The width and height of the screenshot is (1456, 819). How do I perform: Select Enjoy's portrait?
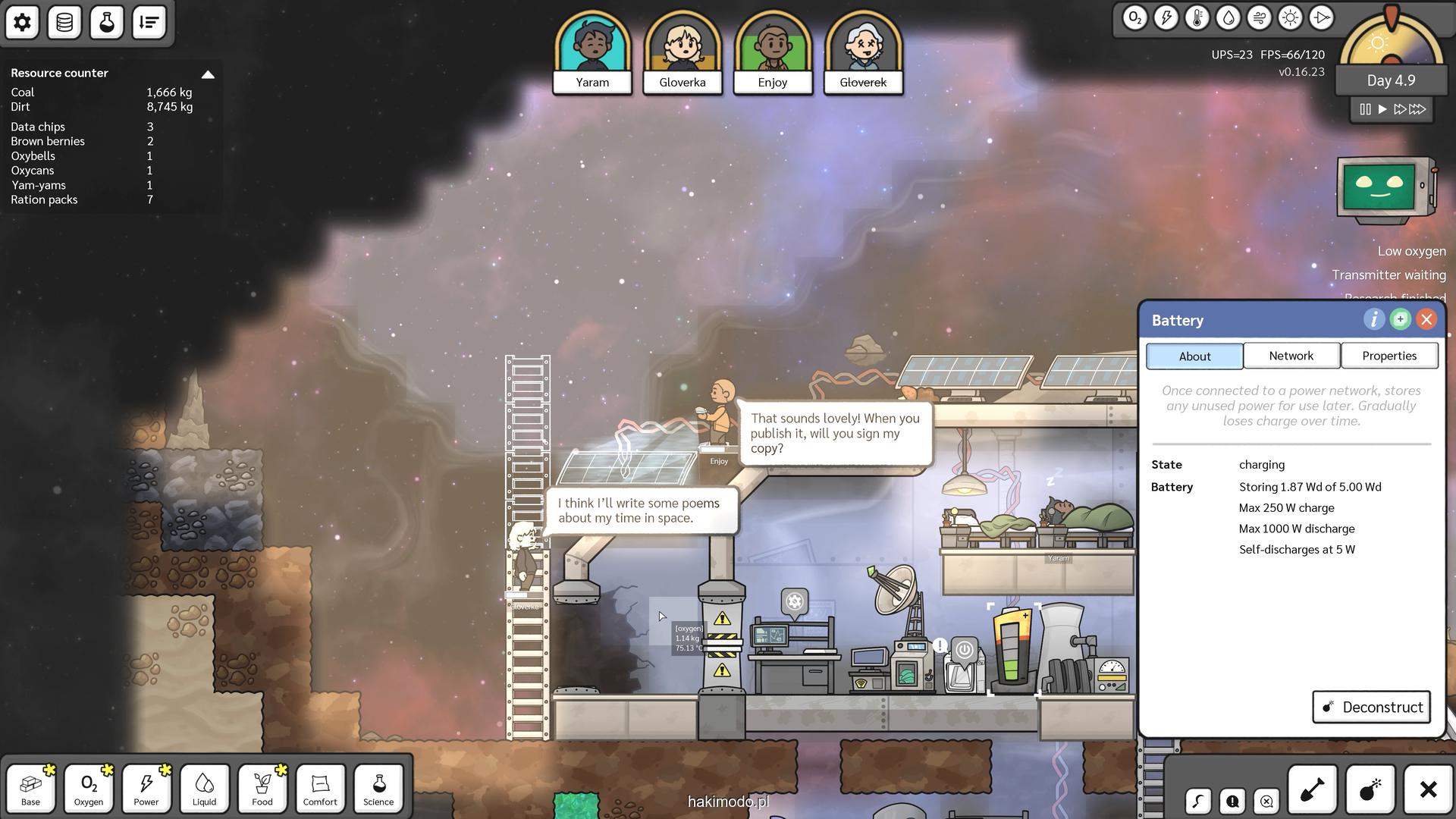pos(773,52)
